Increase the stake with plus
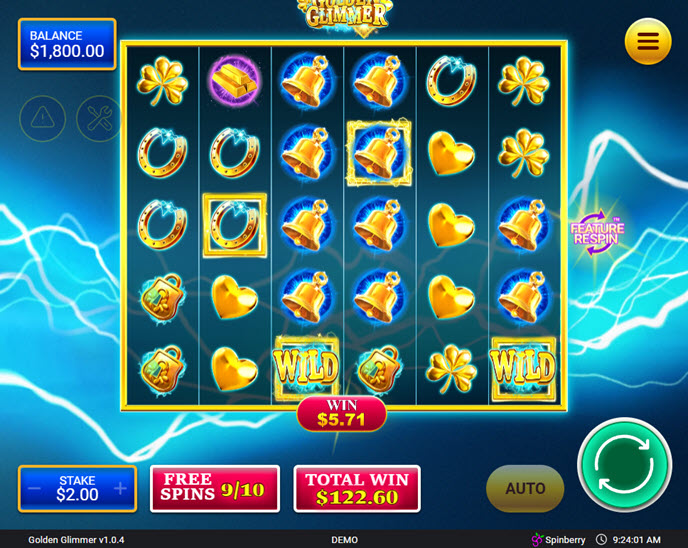The height and width of the screenshot is (548, 688). pyautogui.click(x=120, y=488)
